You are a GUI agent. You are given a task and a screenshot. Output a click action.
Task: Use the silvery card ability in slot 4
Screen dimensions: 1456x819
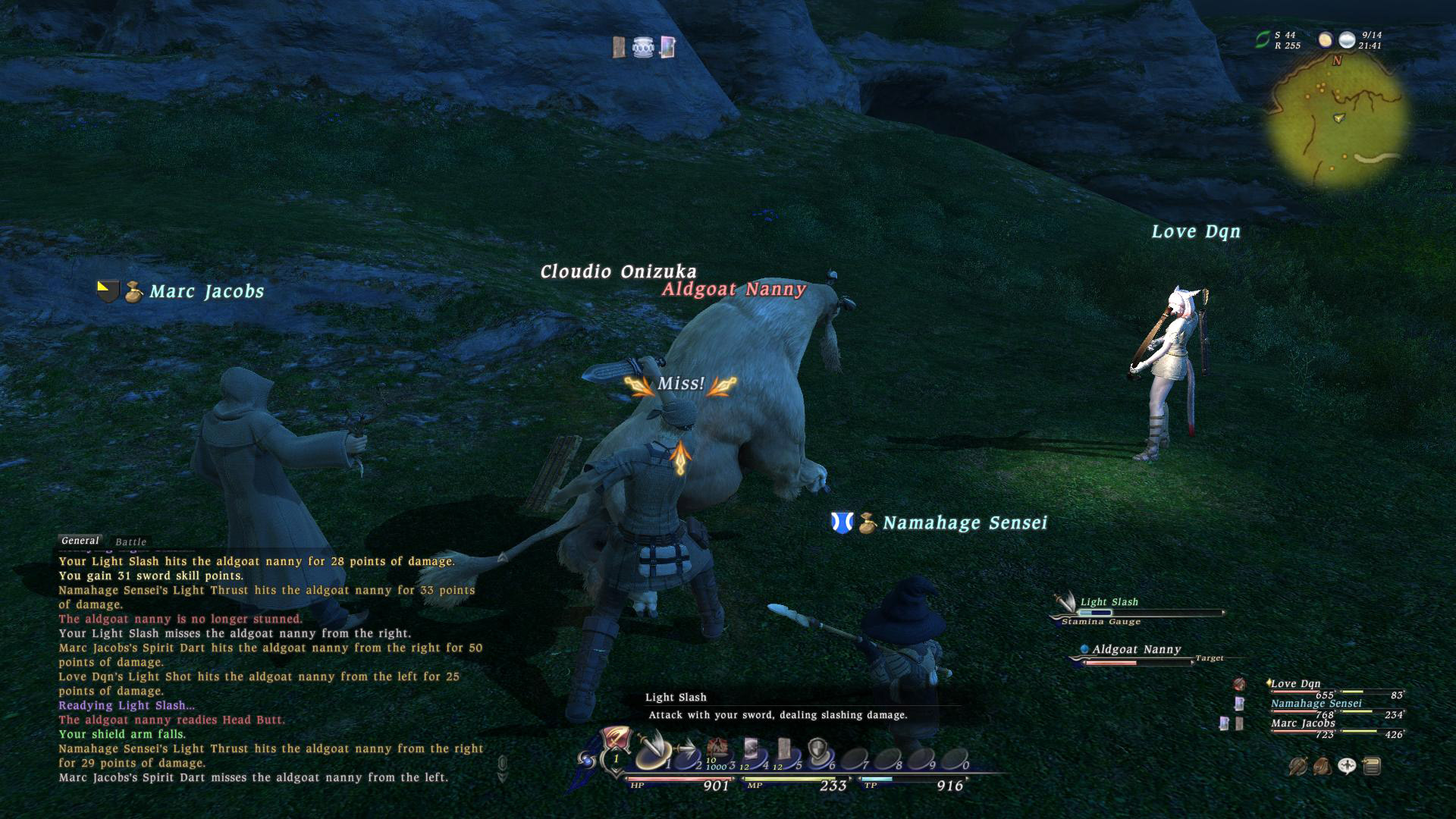click(752, 749)
